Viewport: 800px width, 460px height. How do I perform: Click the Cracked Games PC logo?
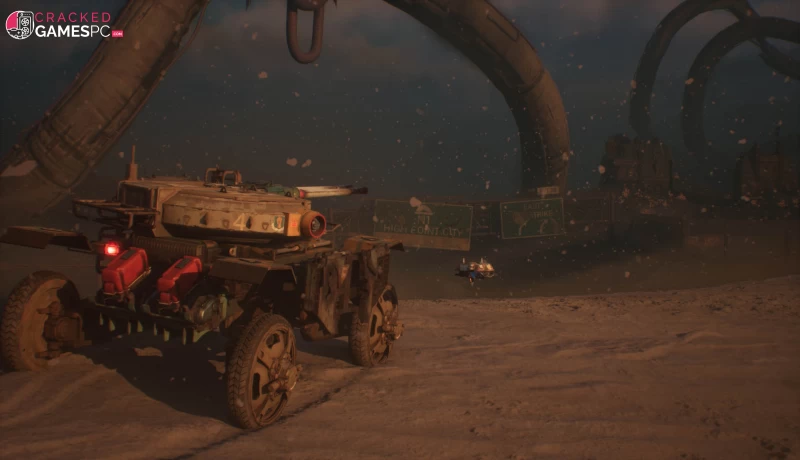click(63, 24)
